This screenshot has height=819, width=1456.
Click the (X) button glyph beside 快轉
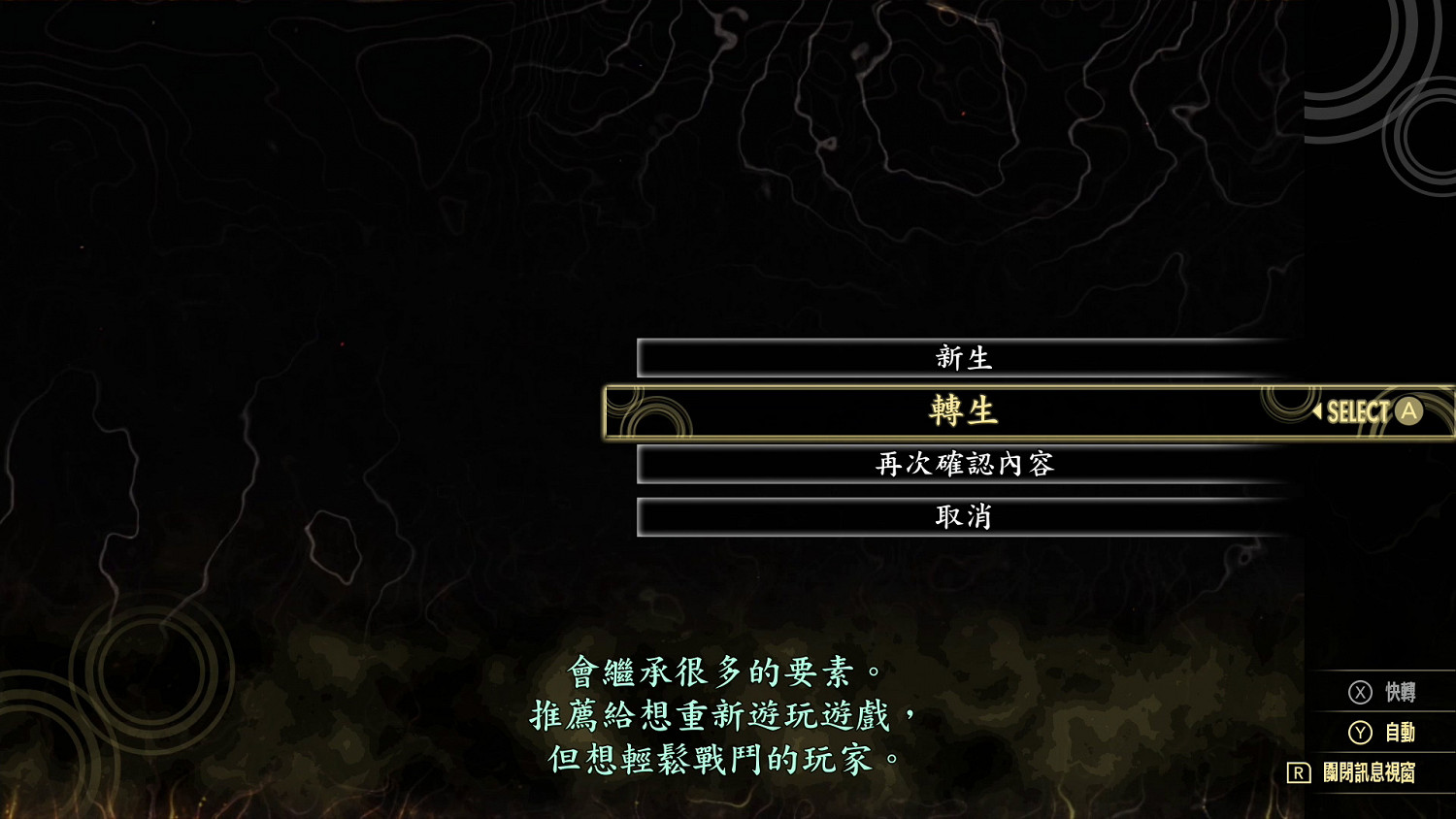coord(1362,692)
